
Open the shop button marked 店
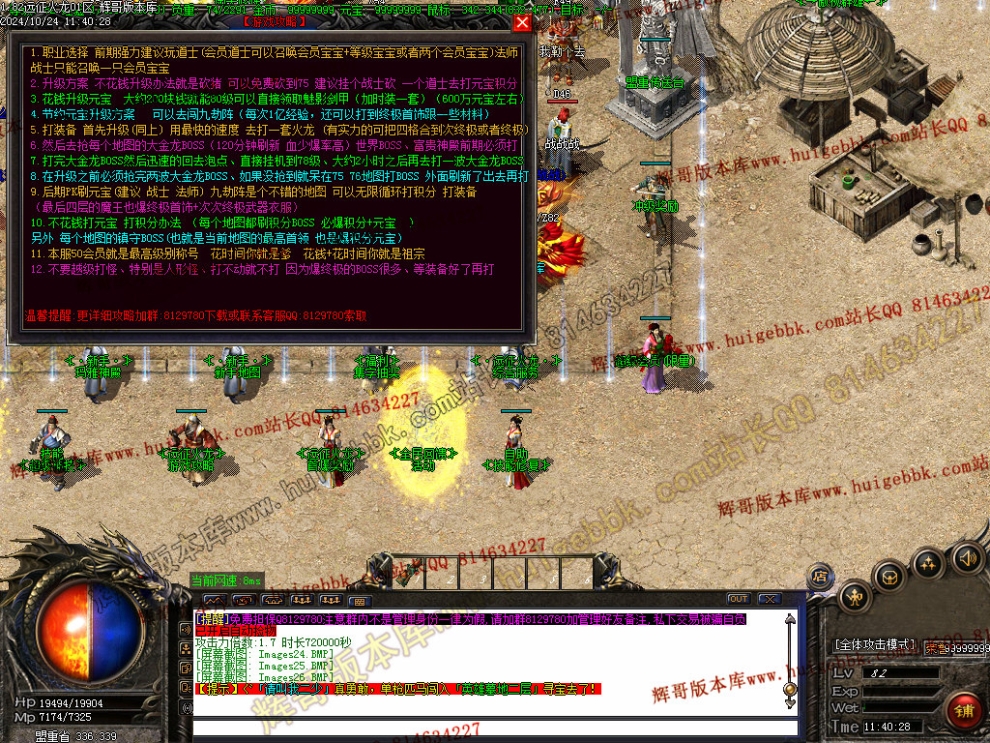(819, 576)
